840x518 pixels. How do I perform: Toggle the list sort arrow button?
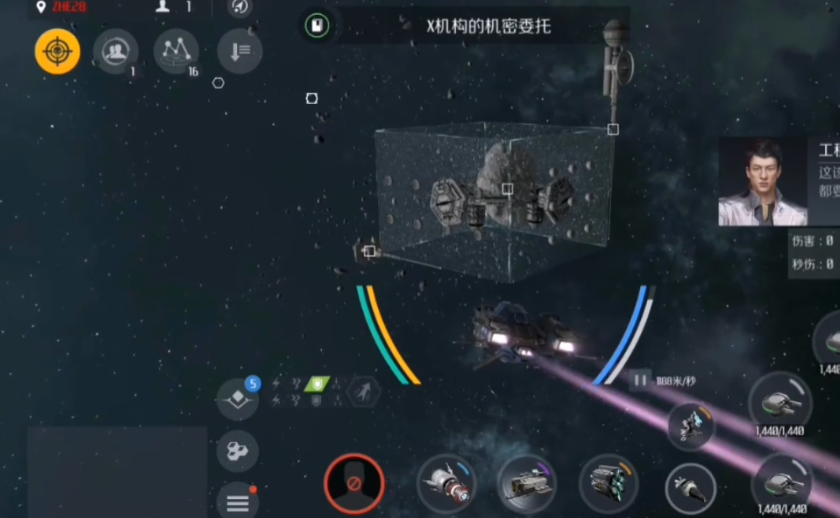pos(239,51)
